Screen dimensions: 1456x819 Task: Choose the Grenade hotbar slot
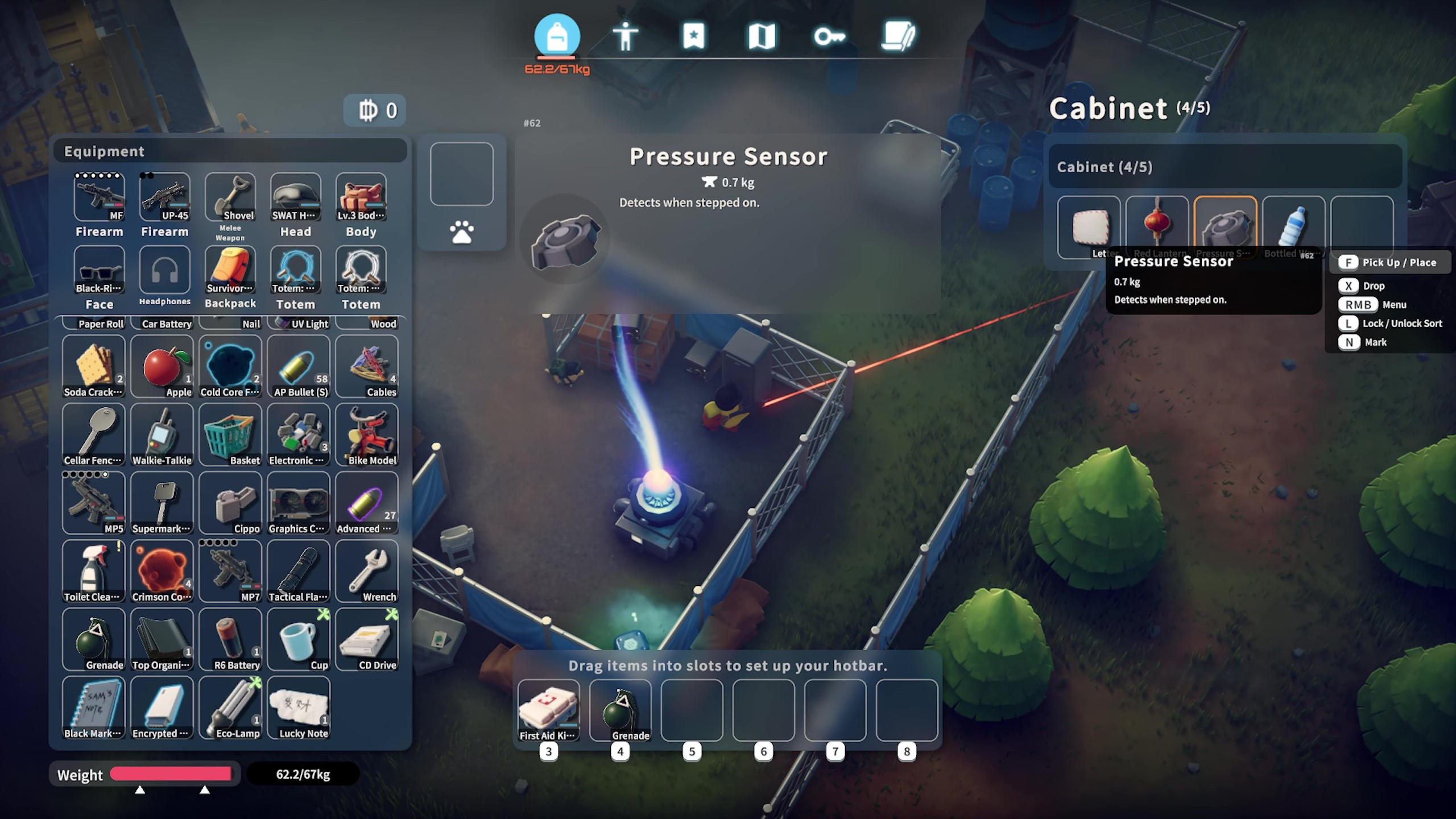[621, 710]
